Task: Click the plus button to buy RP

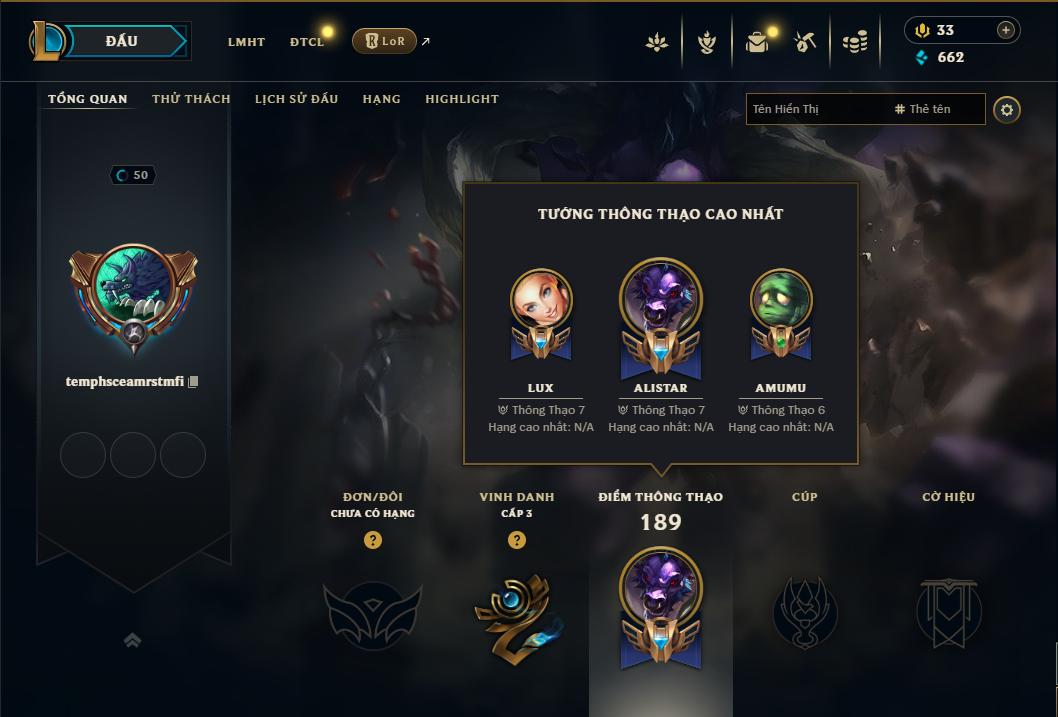Action: pos(1005,30)
